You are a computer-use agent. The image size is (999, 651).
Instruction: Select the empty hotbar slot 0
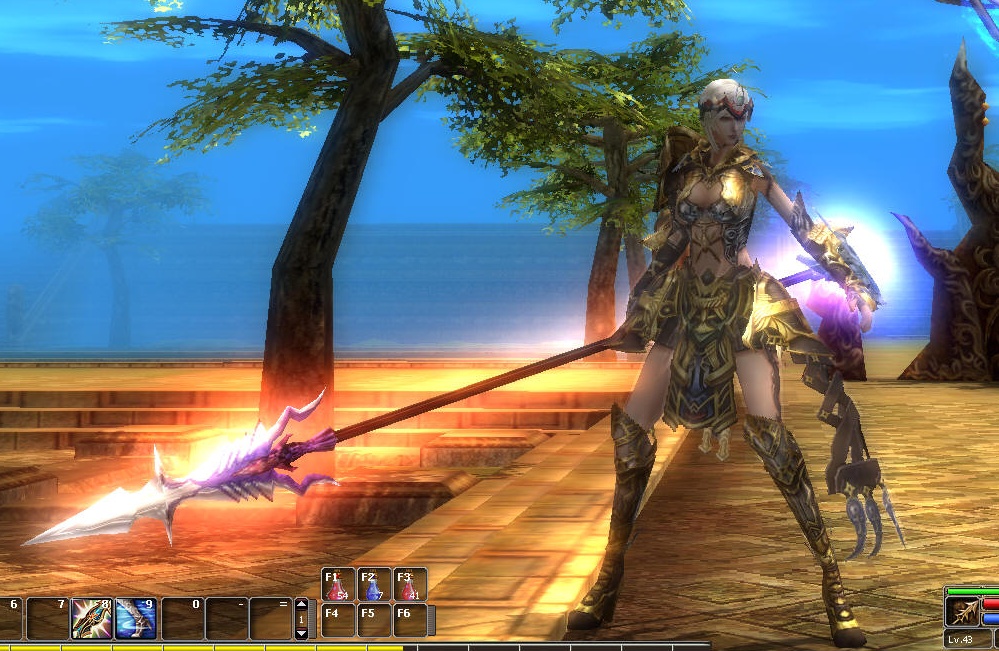(182, 619)
